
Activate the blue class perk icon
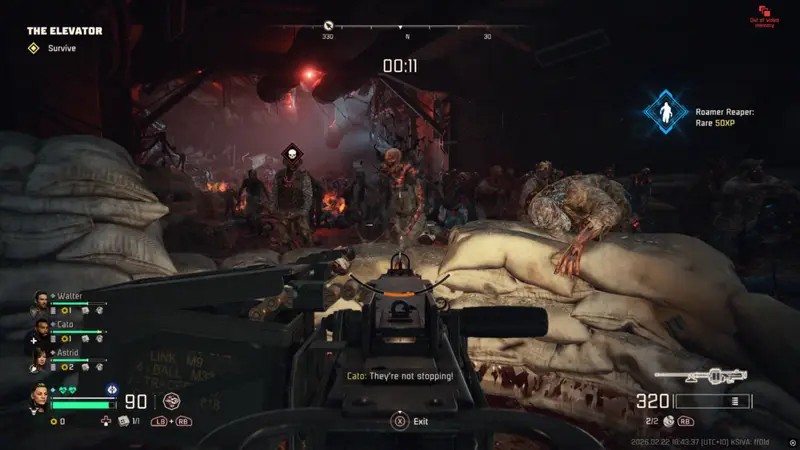[111, 389]
